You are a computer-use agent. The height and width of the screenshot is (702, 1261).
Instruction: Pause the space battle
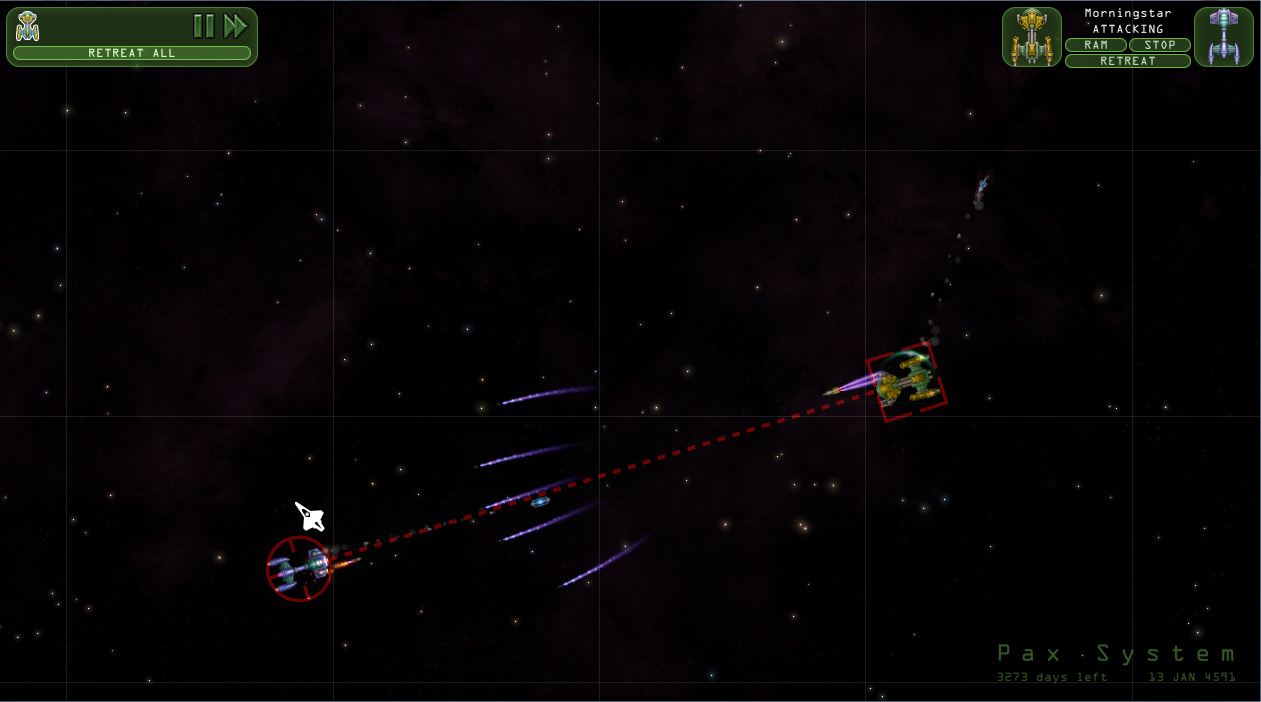click(204, 26)
